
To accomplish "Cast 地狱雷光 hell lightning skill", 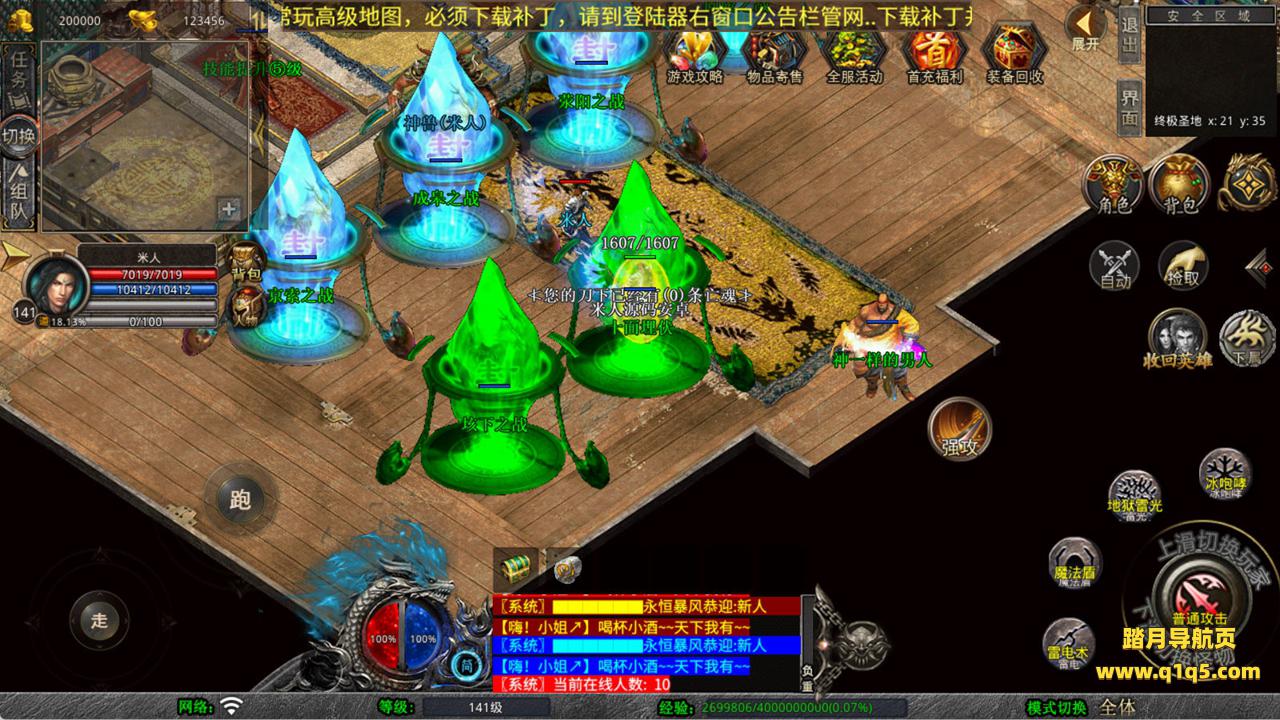I will pyautogui.click(x=1135, y=495).
